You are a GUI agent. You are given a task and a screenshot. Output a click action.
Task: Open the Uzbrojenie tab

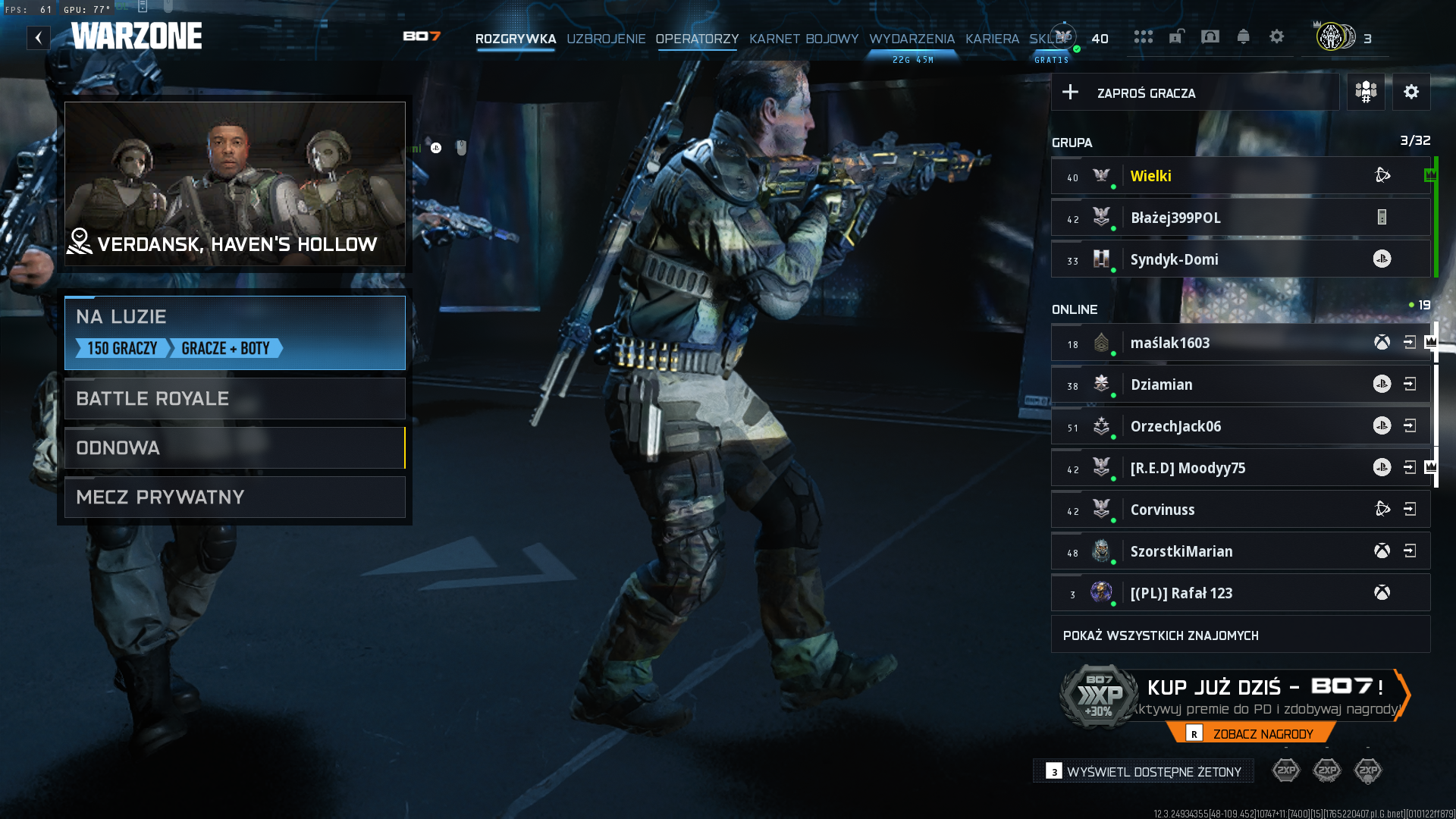coord(606,39)
